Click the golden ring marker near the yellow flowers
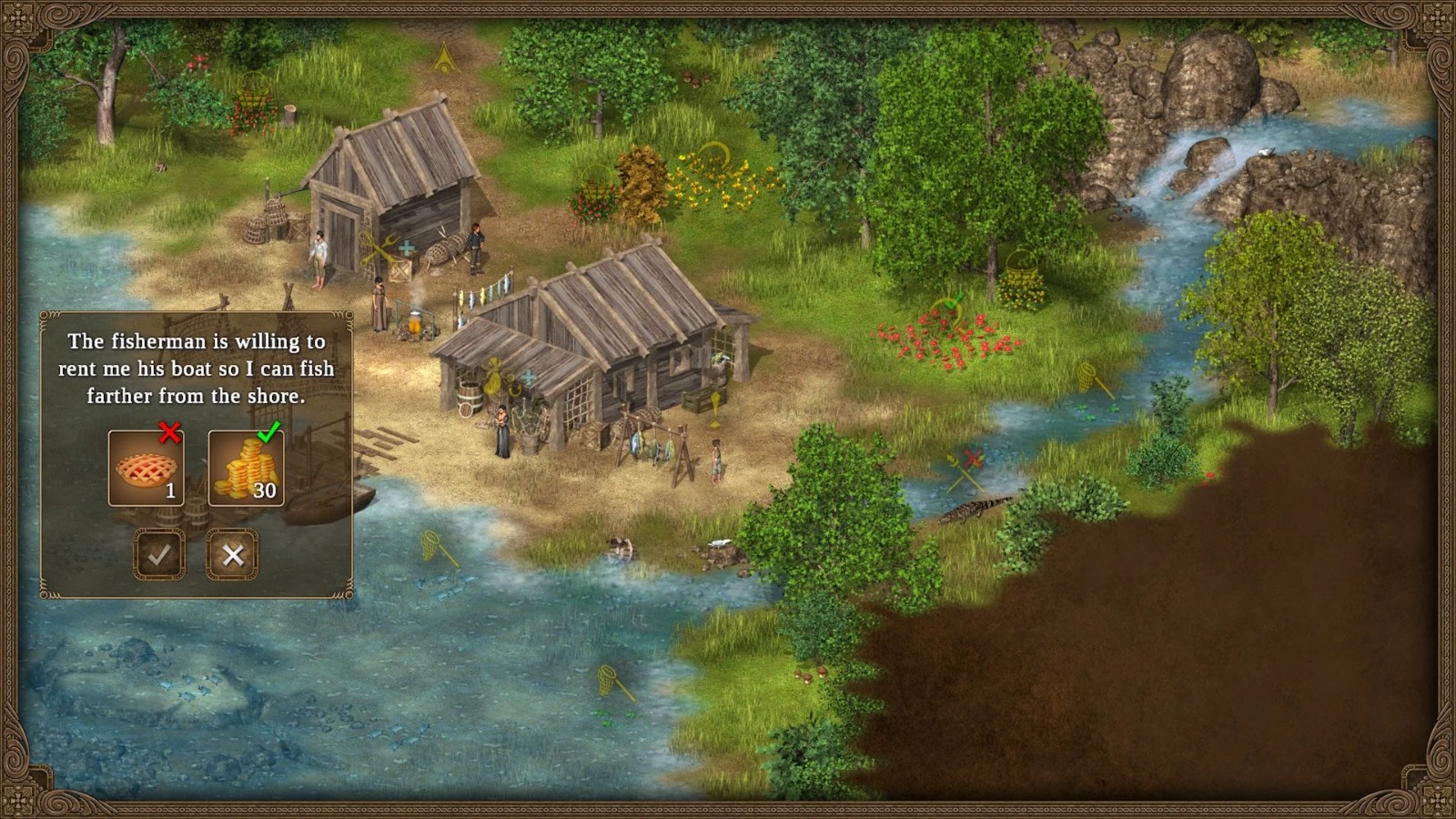 (714, 157)
